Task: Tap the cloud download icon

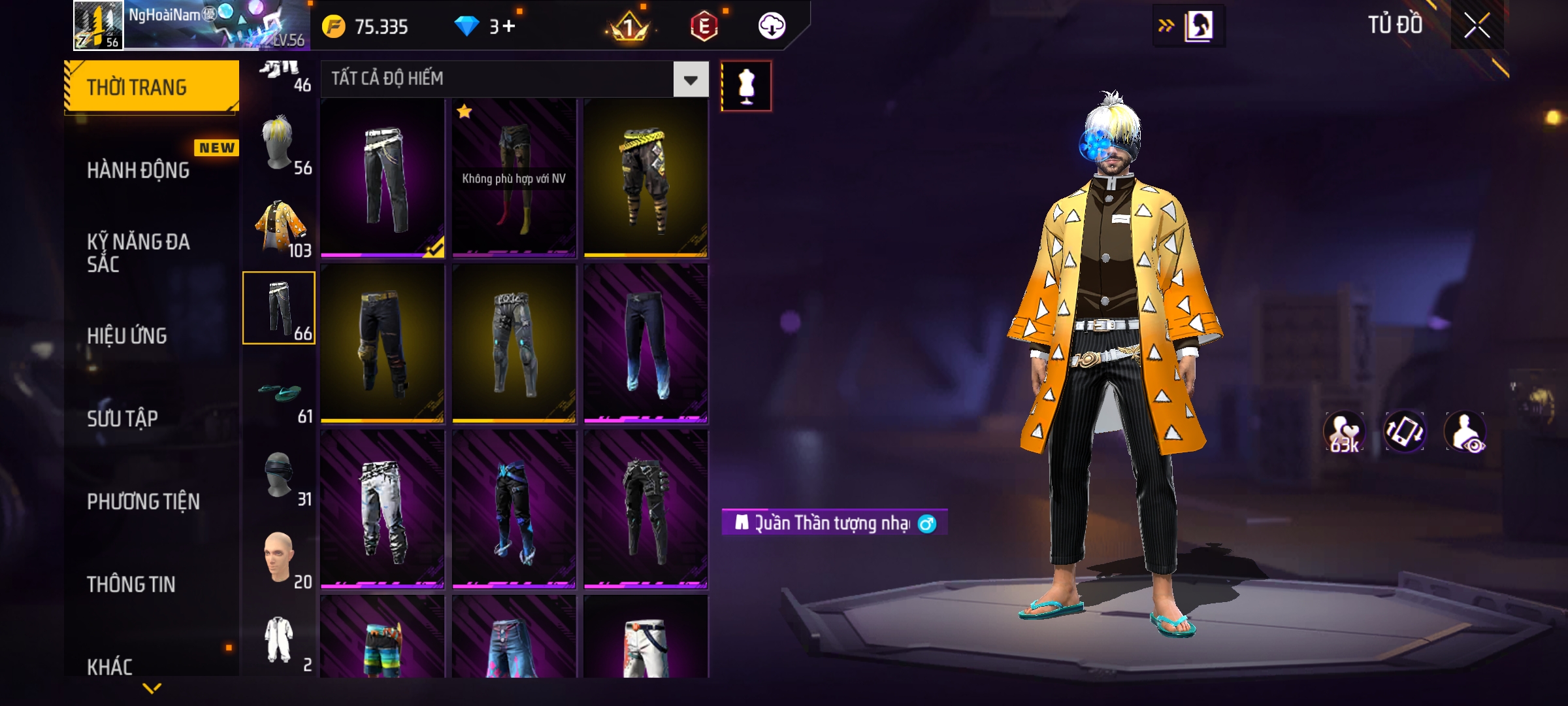Action: [x=772, y=26]
